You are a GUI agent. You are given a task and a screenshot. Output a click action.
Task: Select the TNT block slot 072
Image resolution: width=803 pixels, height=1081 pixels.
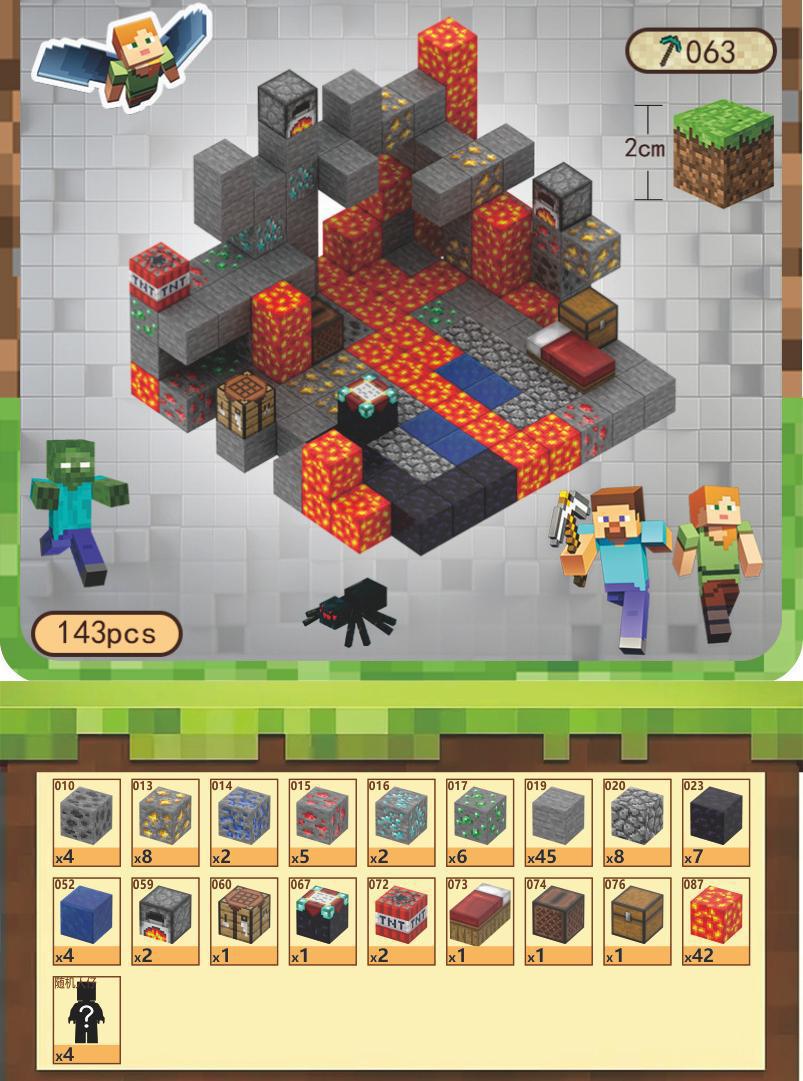[401, 921]
